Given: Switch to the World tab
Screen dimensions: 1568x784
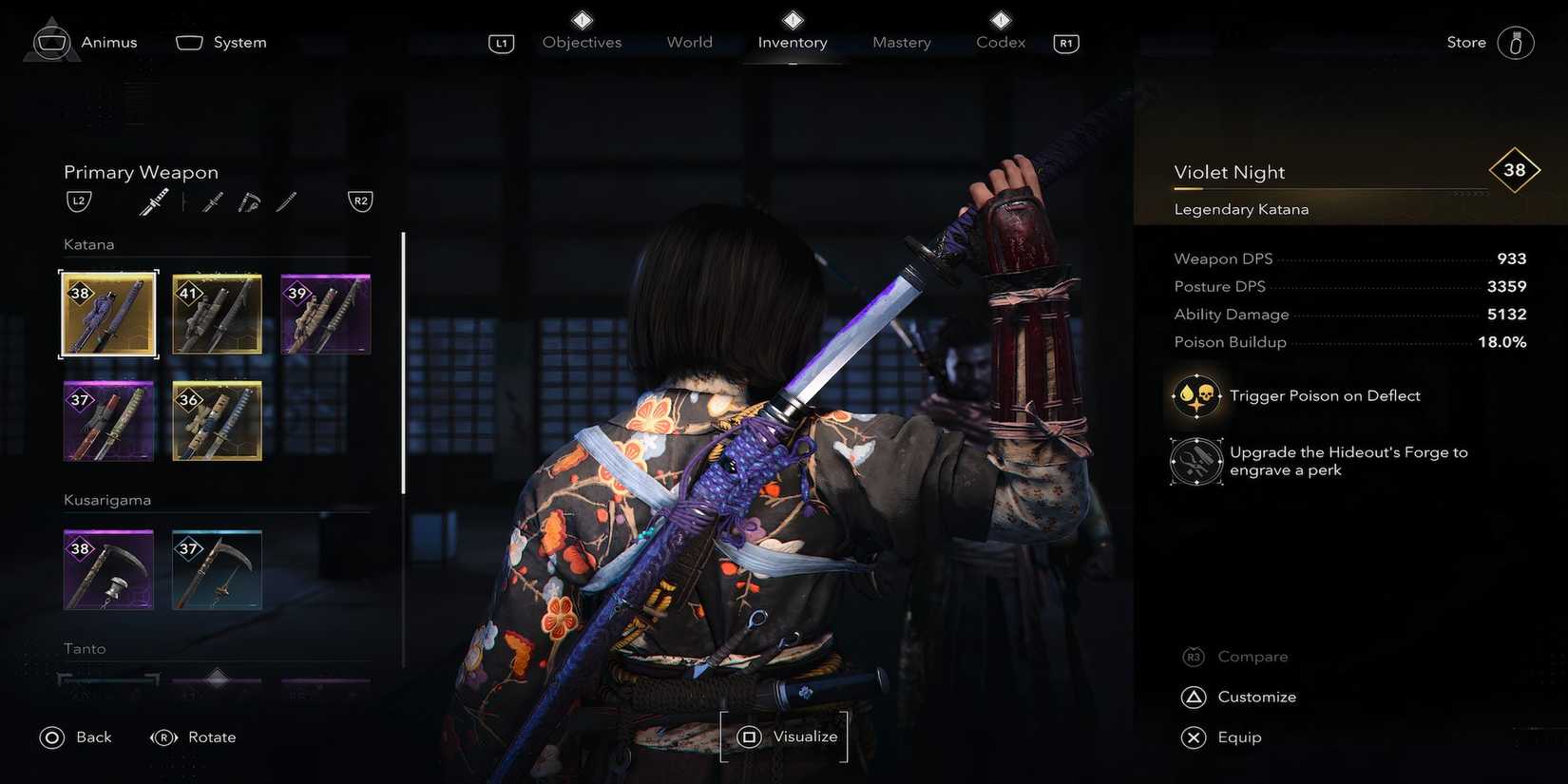Looking at the screenshot, I should pyautogui.click(x=688, y=42).
